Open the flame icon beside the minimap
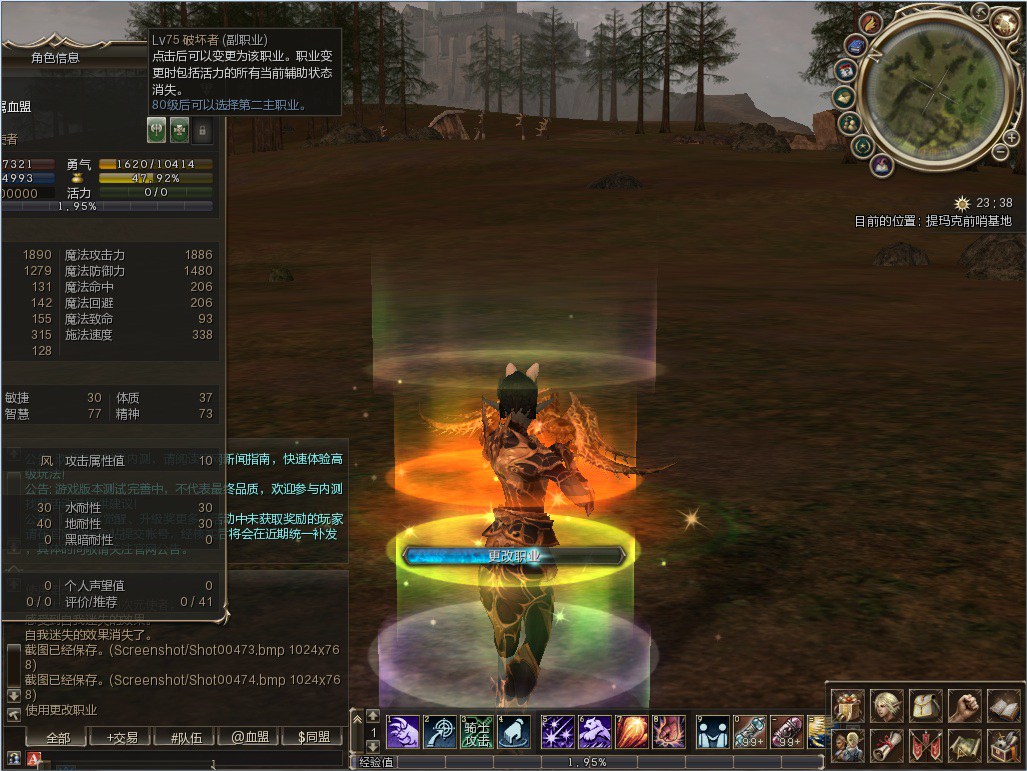 tap(872, 23)
